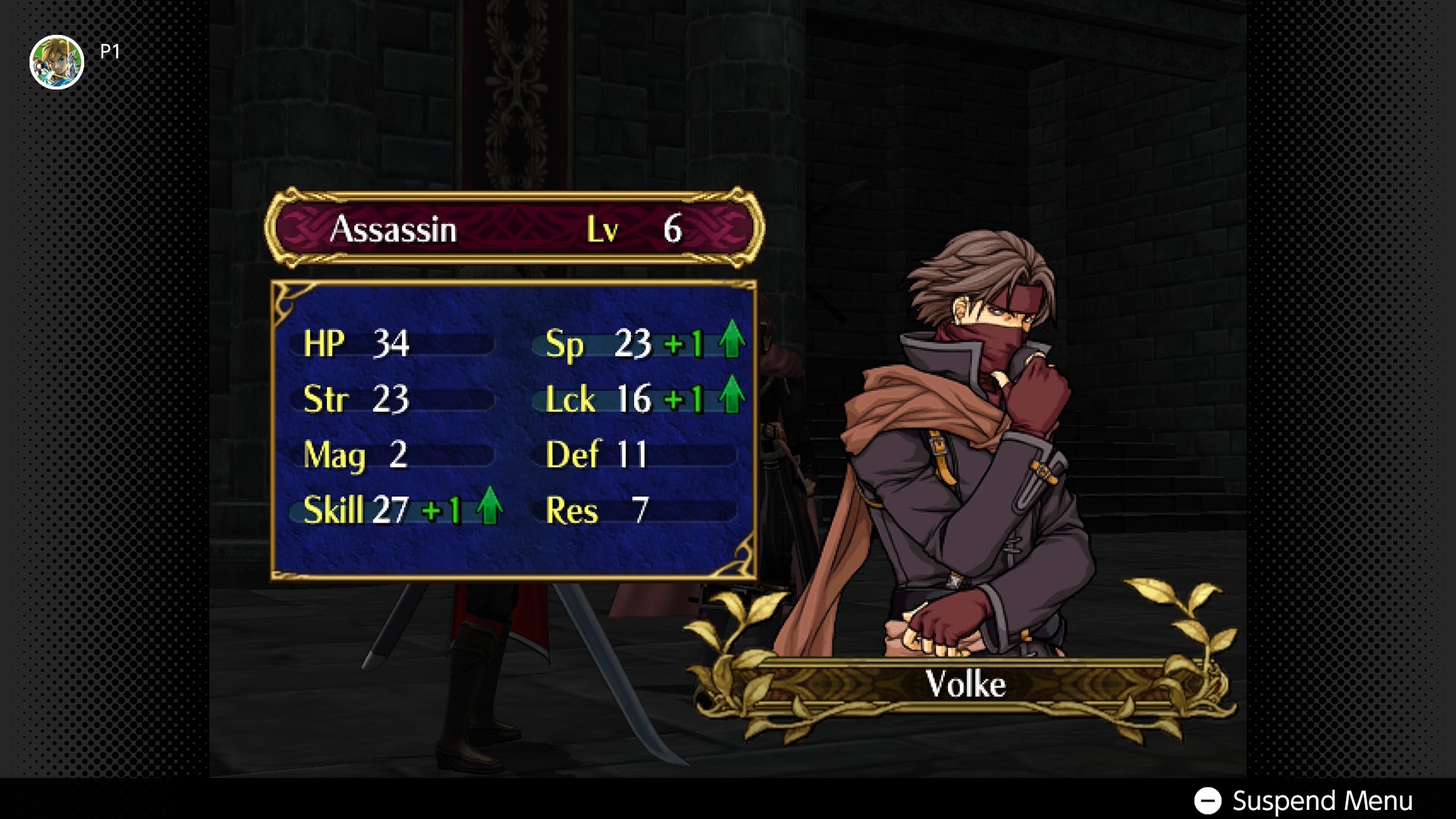Click the P1 player profile avatar
The height and width of the screenshot is (819, 1456).
[x=57, y=62]
